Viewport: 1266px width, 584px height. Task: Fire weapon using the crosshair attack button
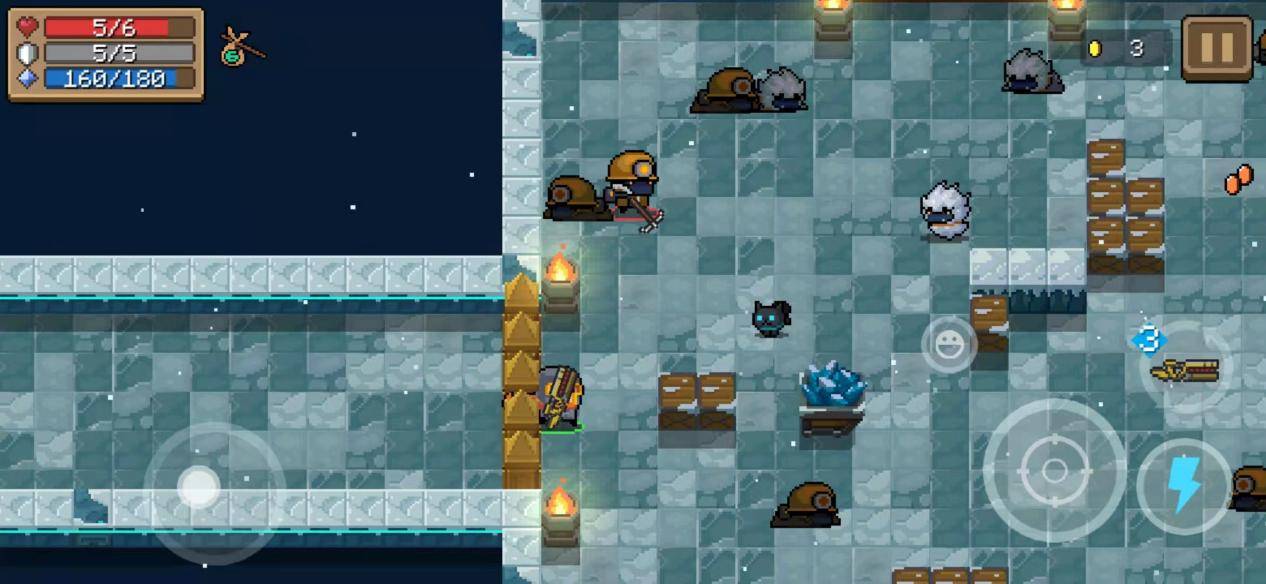coord(1054,470)
